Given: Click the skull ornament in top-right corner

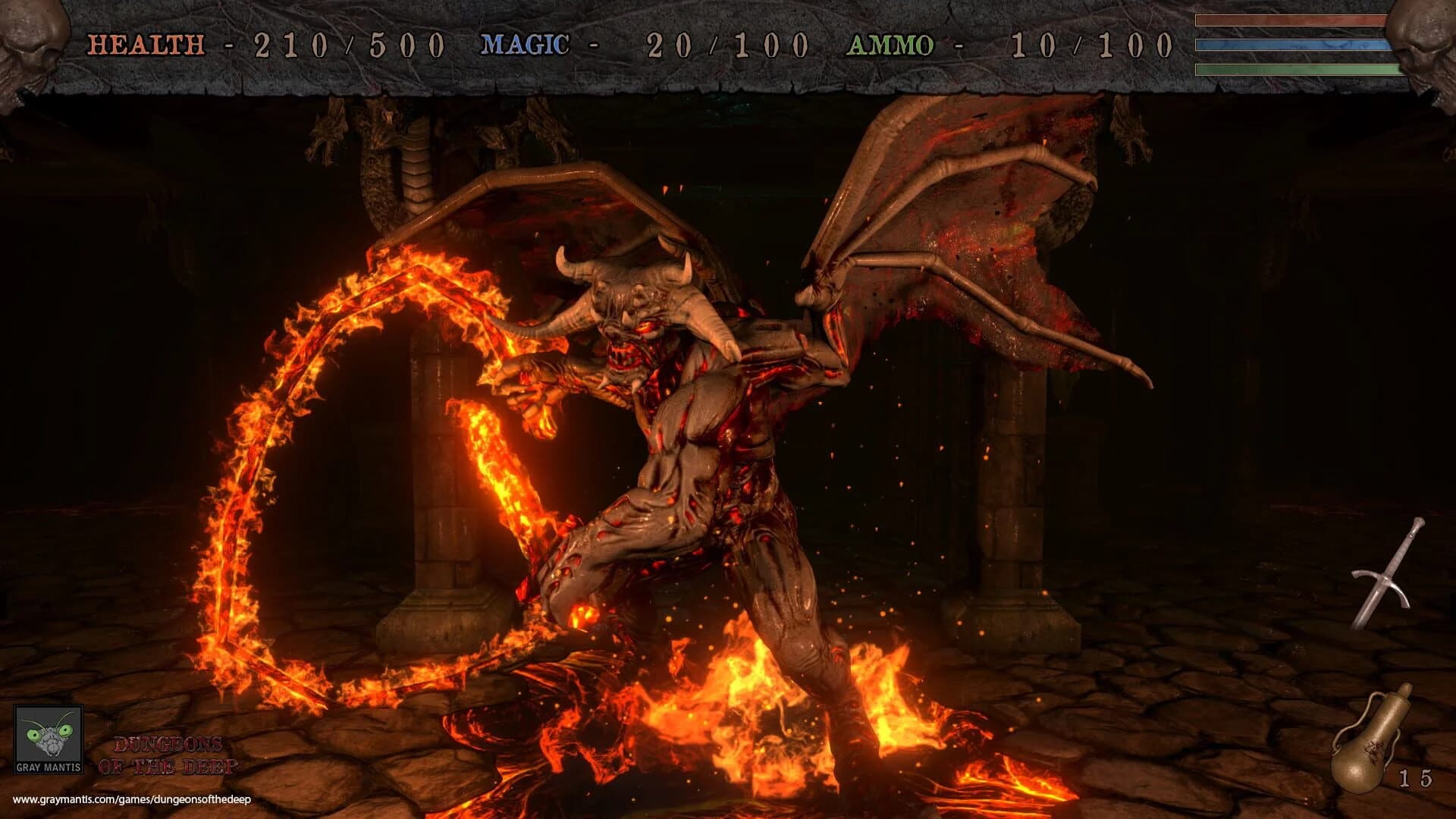Looking at the screenshot, I should [1426, 42].
